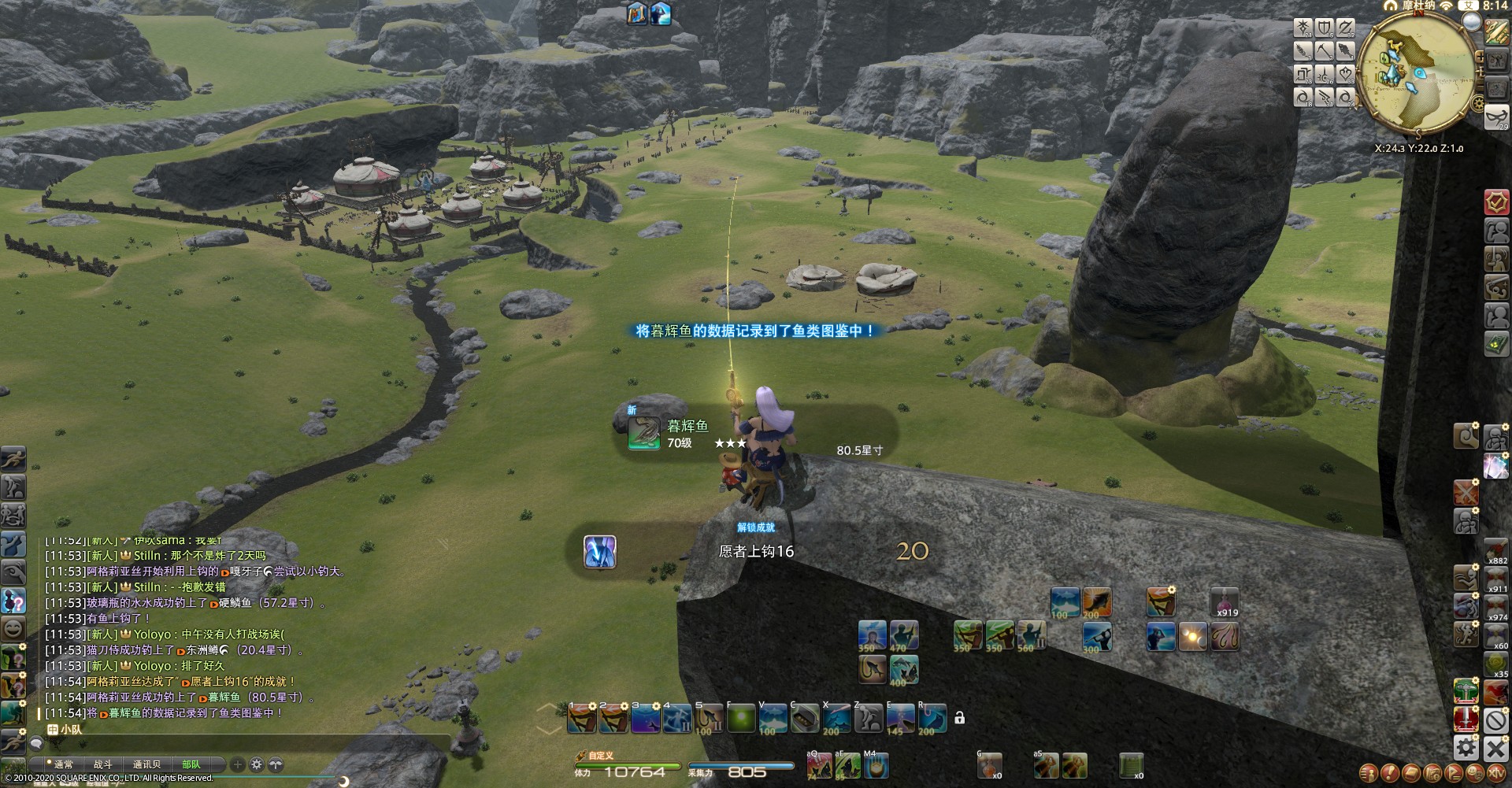Viewport: 1512px width, 788px height.
Task: Open chat log settings gear
Action: click(x=257, y=764)
